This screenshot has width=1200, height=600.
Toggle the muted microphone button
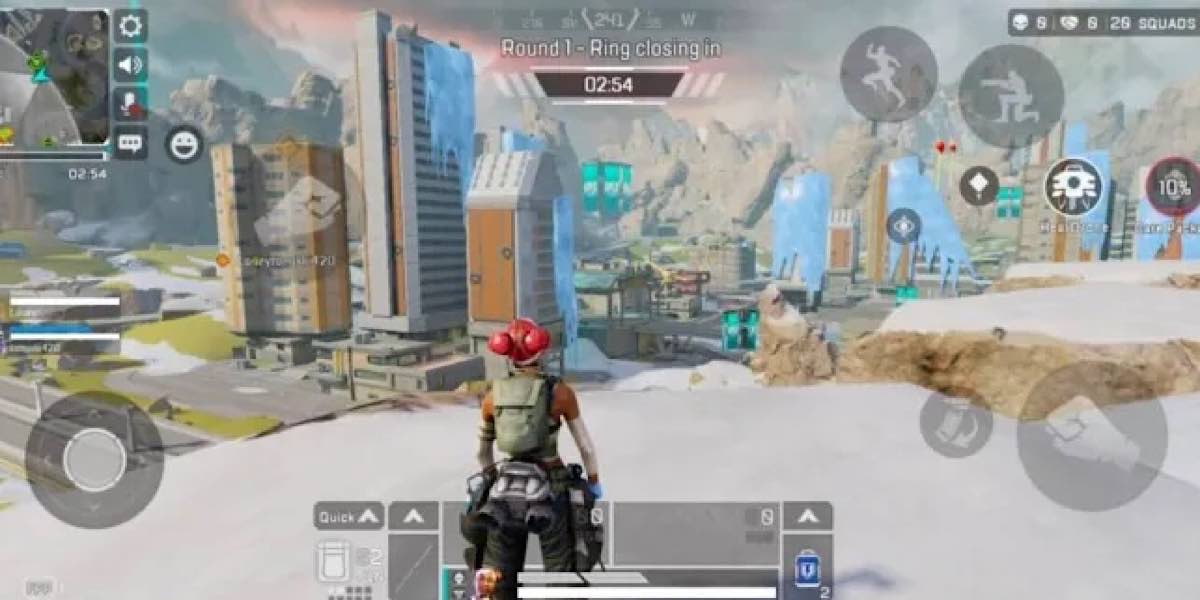click(130, 103)
